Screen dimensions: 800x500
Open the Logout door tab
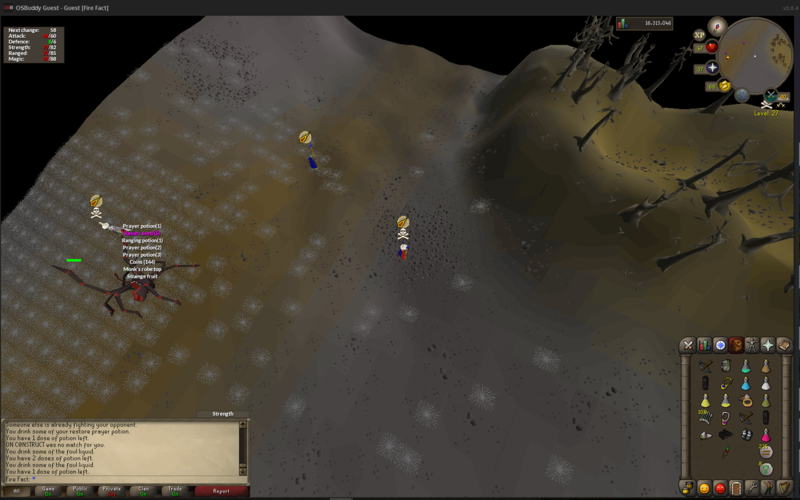click(736, 488)
